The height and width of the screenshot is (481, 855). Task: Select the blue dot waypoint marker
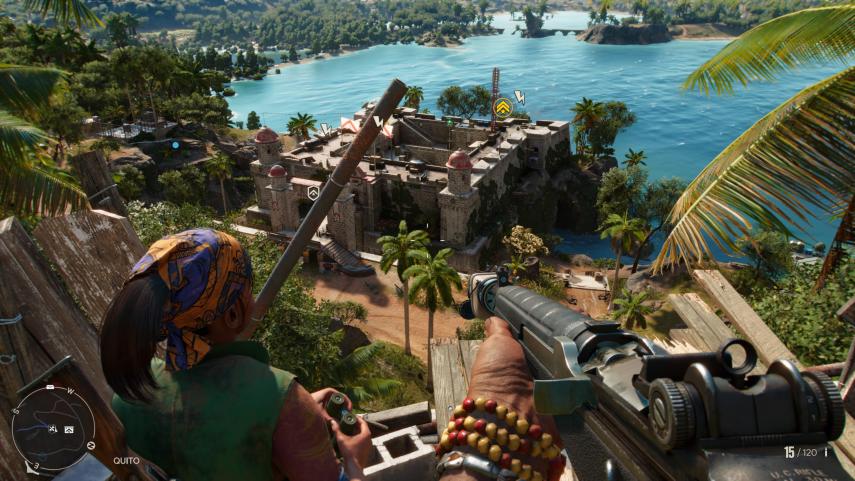174,145
